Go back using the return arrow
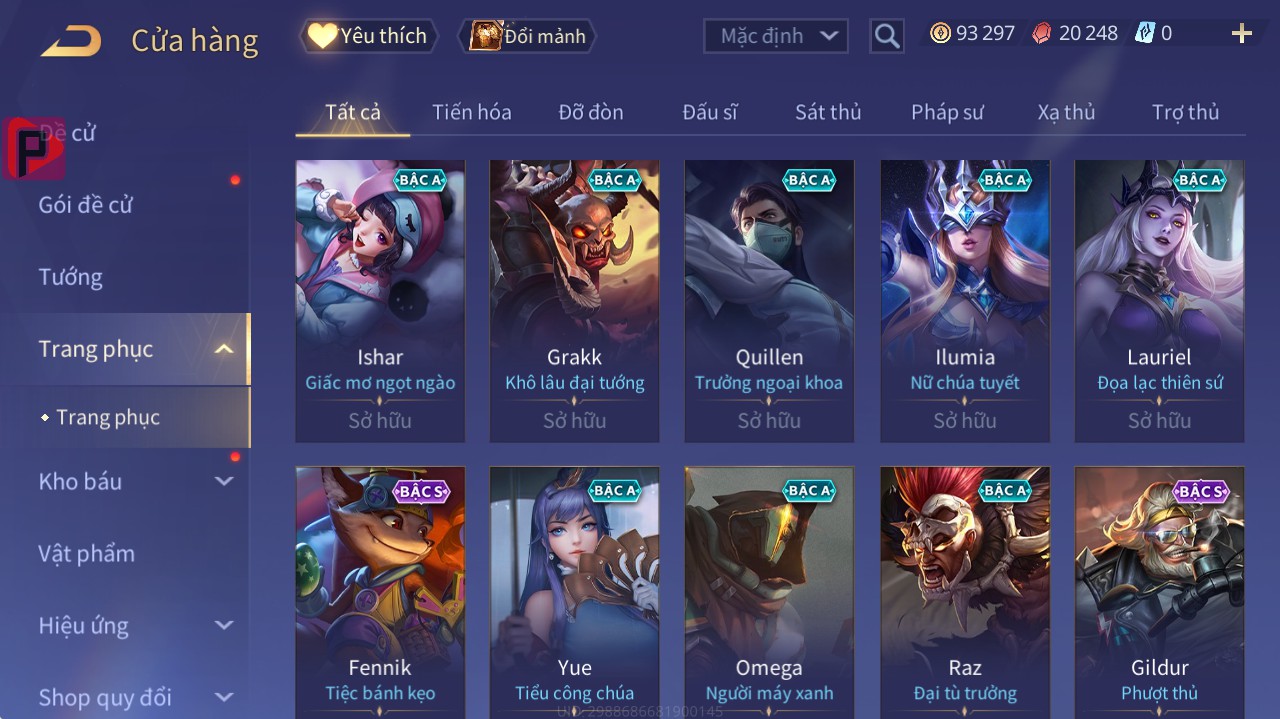The width and height of the screenshot is (1280, 719). [x=71, y=40]
